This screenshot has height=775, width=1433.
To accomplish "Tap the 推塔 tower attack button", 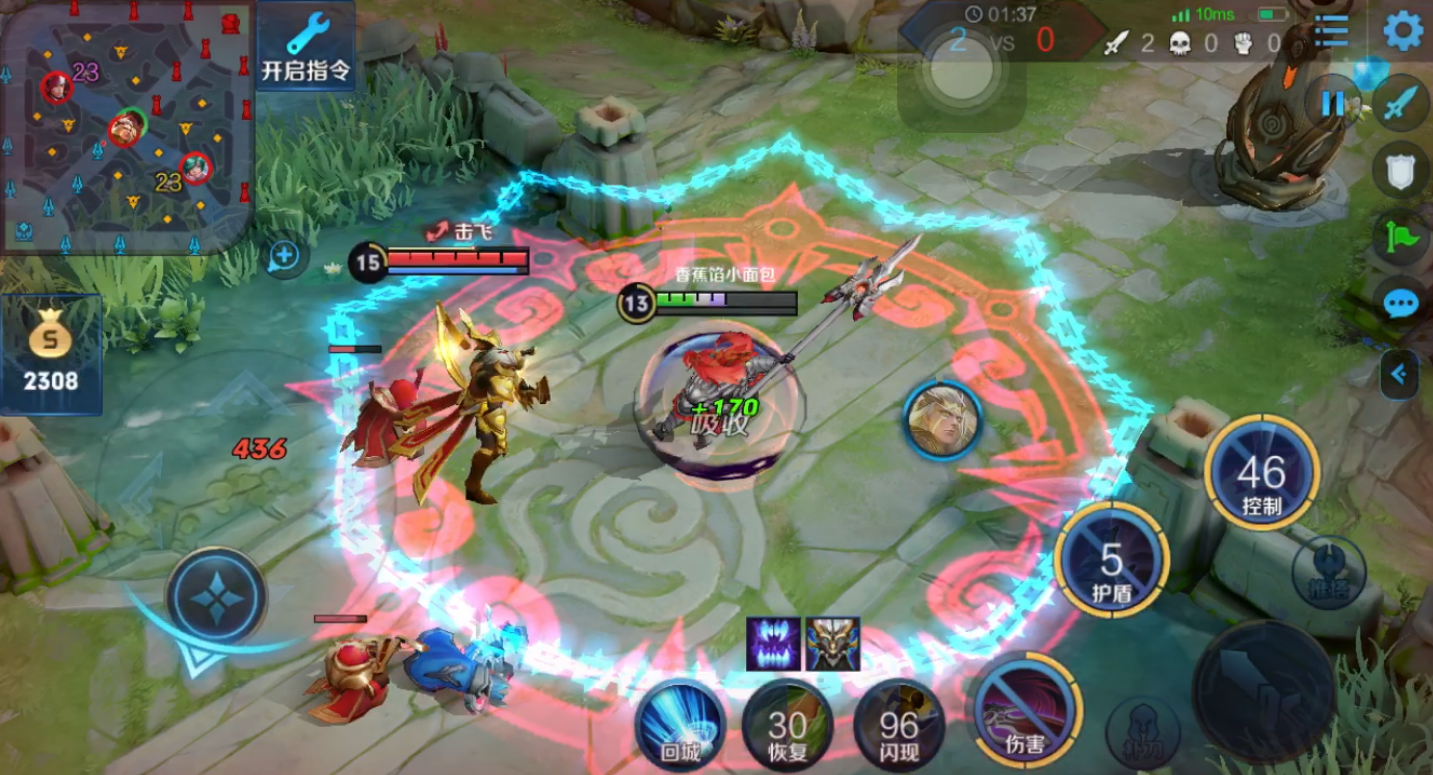I will coord(1327,573).
